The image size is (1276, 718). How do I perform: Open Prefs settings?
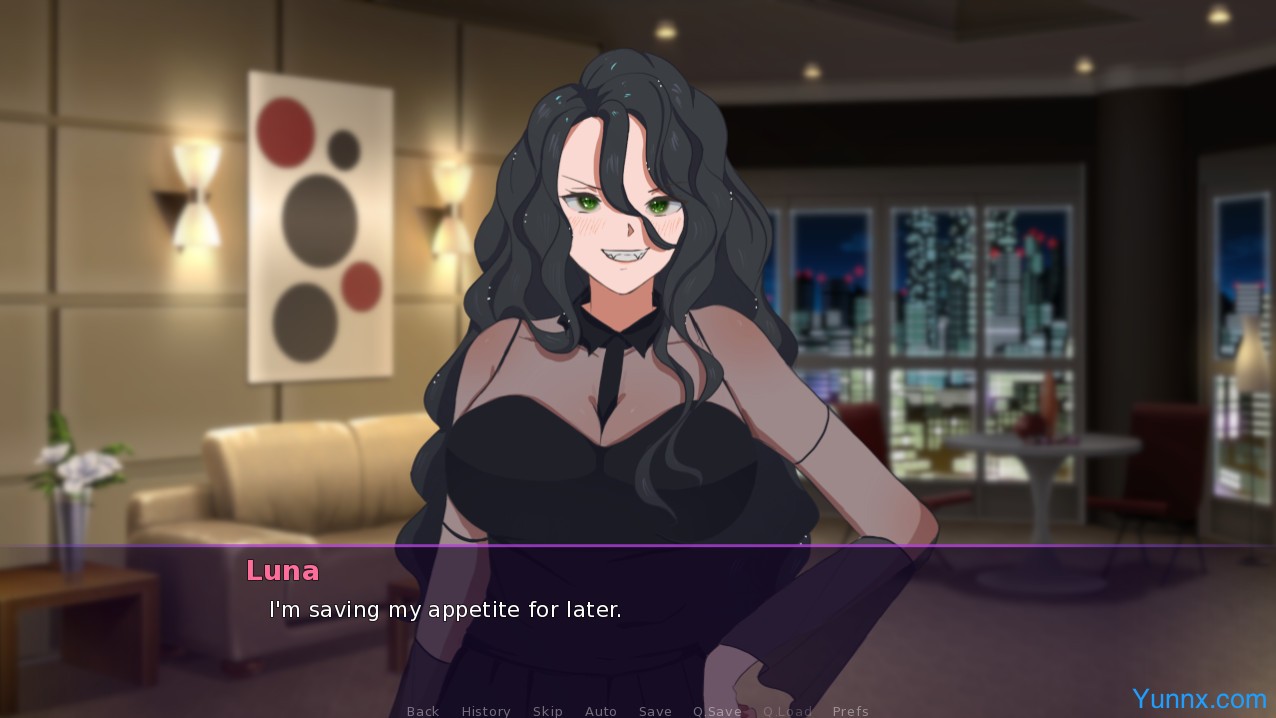click(x=850, y=711)
